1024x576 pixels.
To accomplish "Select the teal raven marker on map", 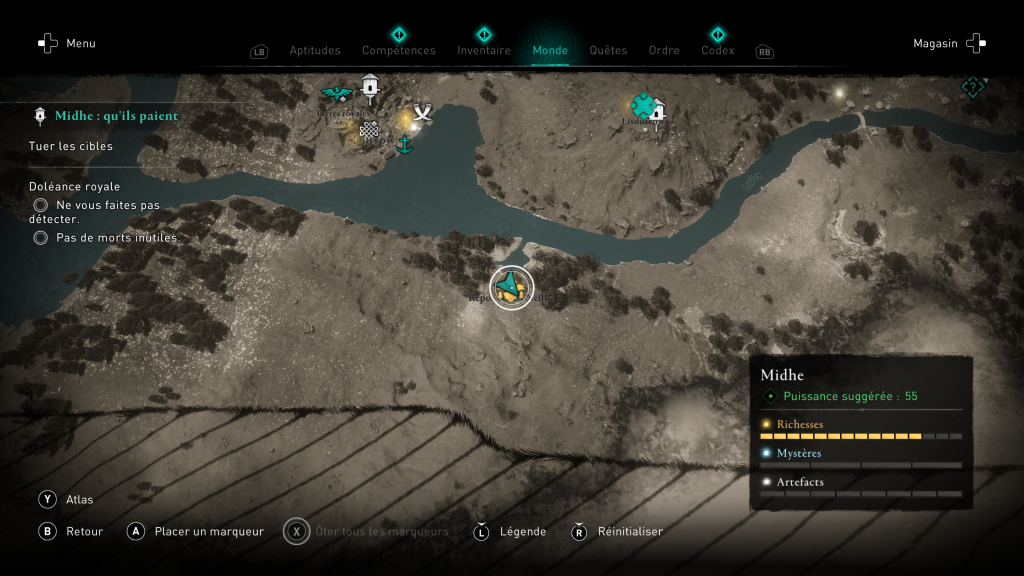I will coord(337,94).
